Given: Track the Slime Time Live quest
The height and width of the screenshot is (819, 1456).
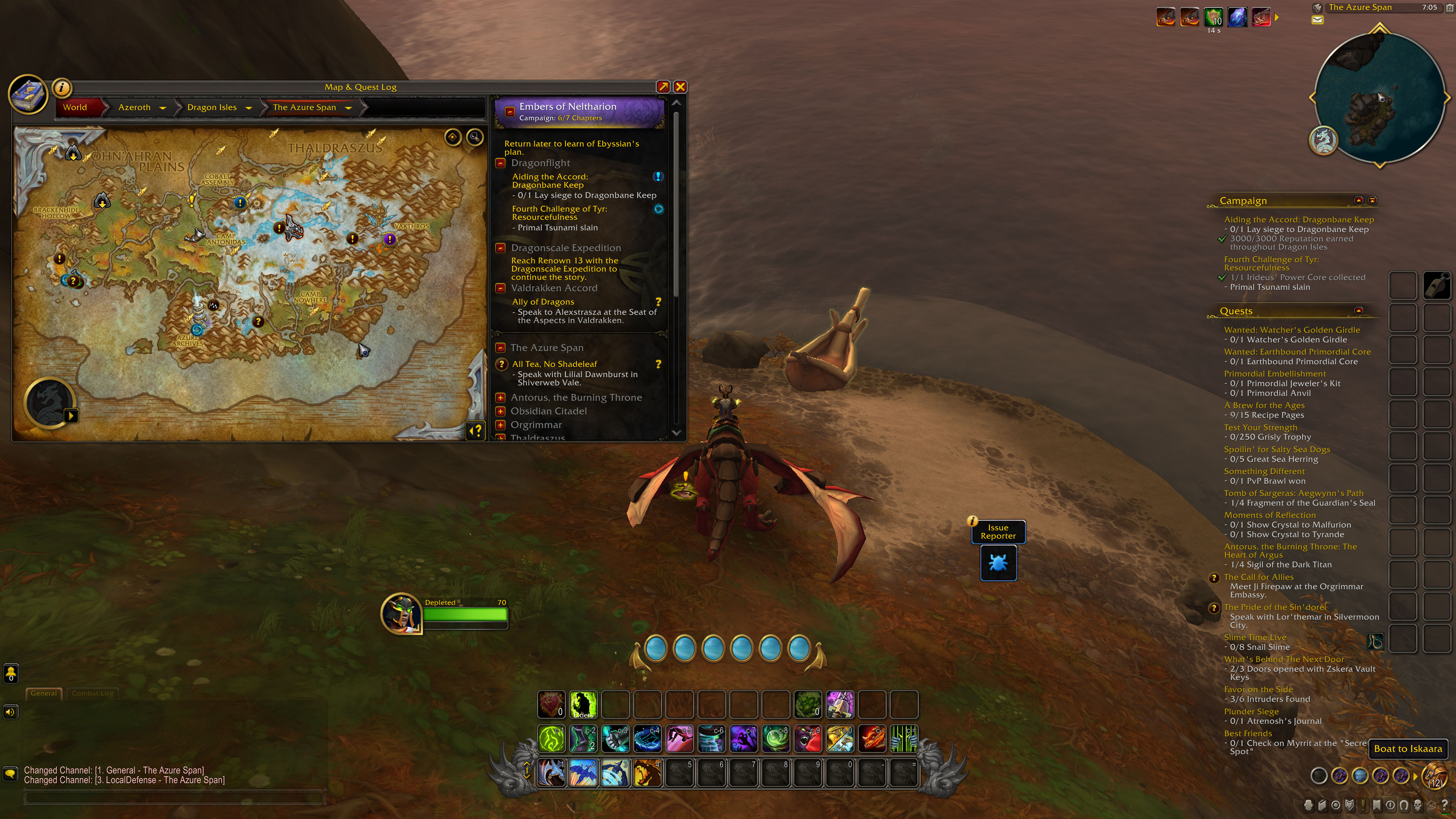Looking at the screenshot, I should (x=1255, y=637).
